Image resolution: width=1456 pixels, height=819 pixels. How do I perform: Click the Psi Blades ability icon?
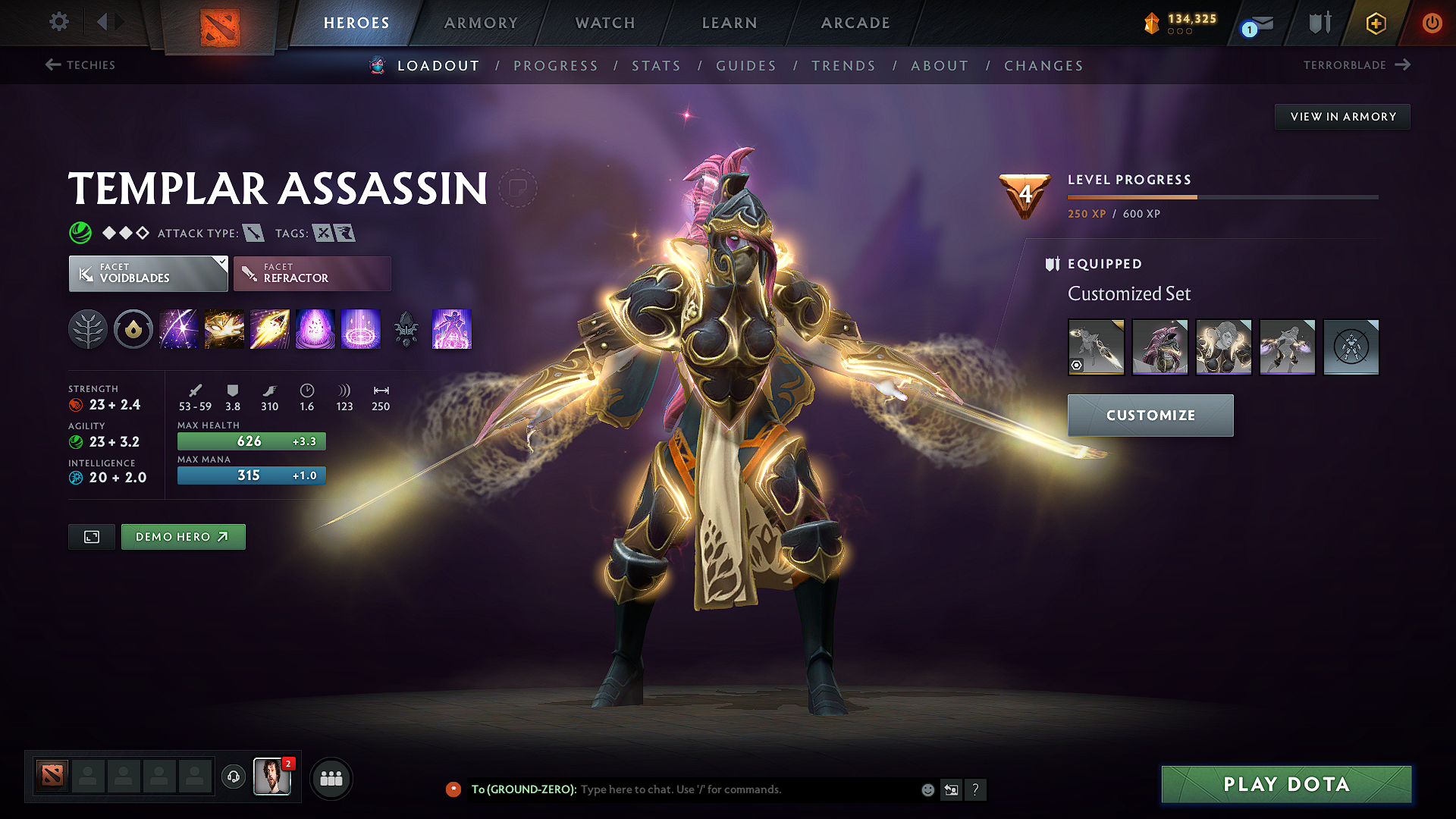tap(270, 329)
